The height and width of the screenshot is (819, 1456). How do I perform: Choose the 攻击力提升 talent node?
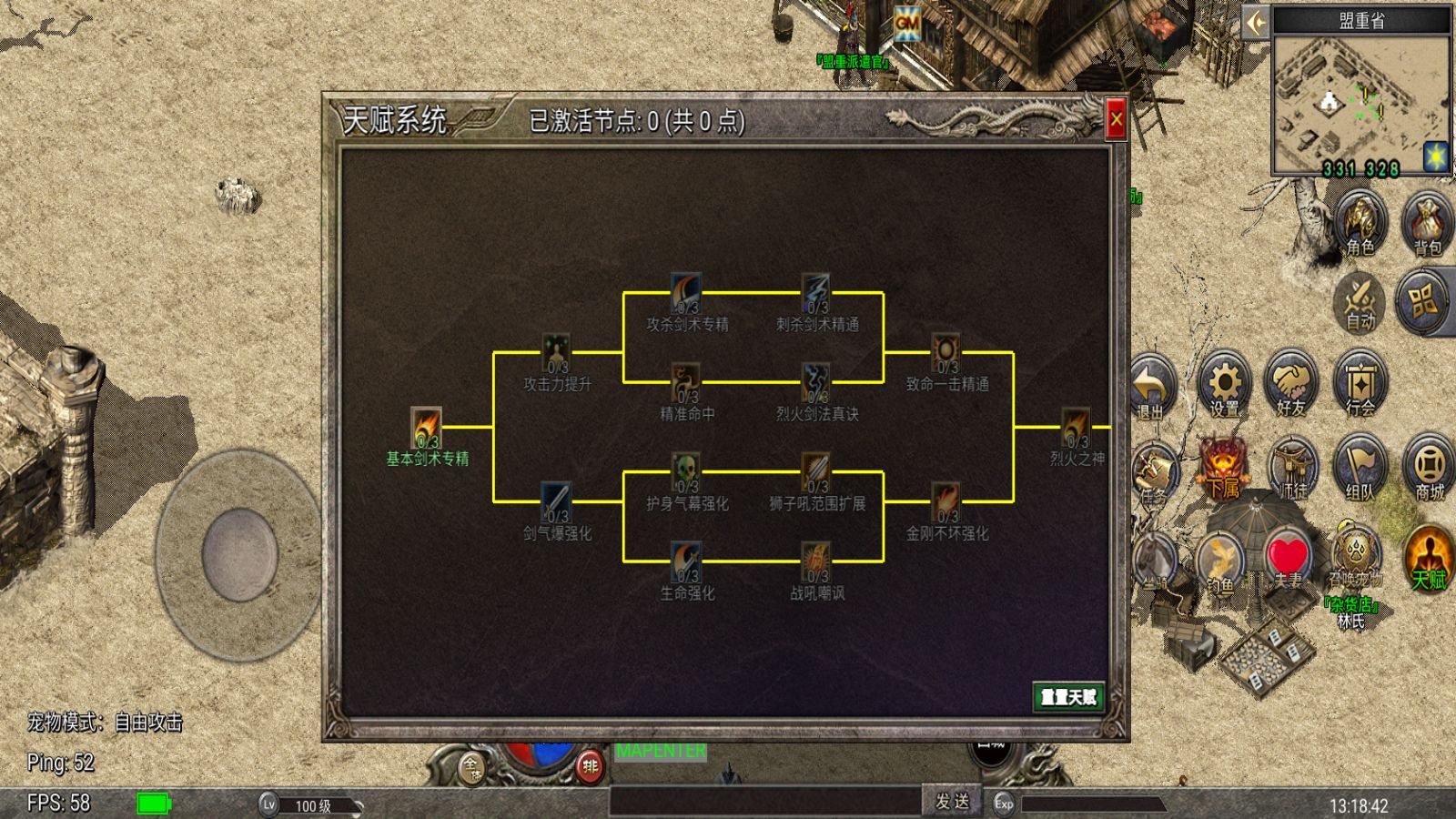tap(557, 353)
